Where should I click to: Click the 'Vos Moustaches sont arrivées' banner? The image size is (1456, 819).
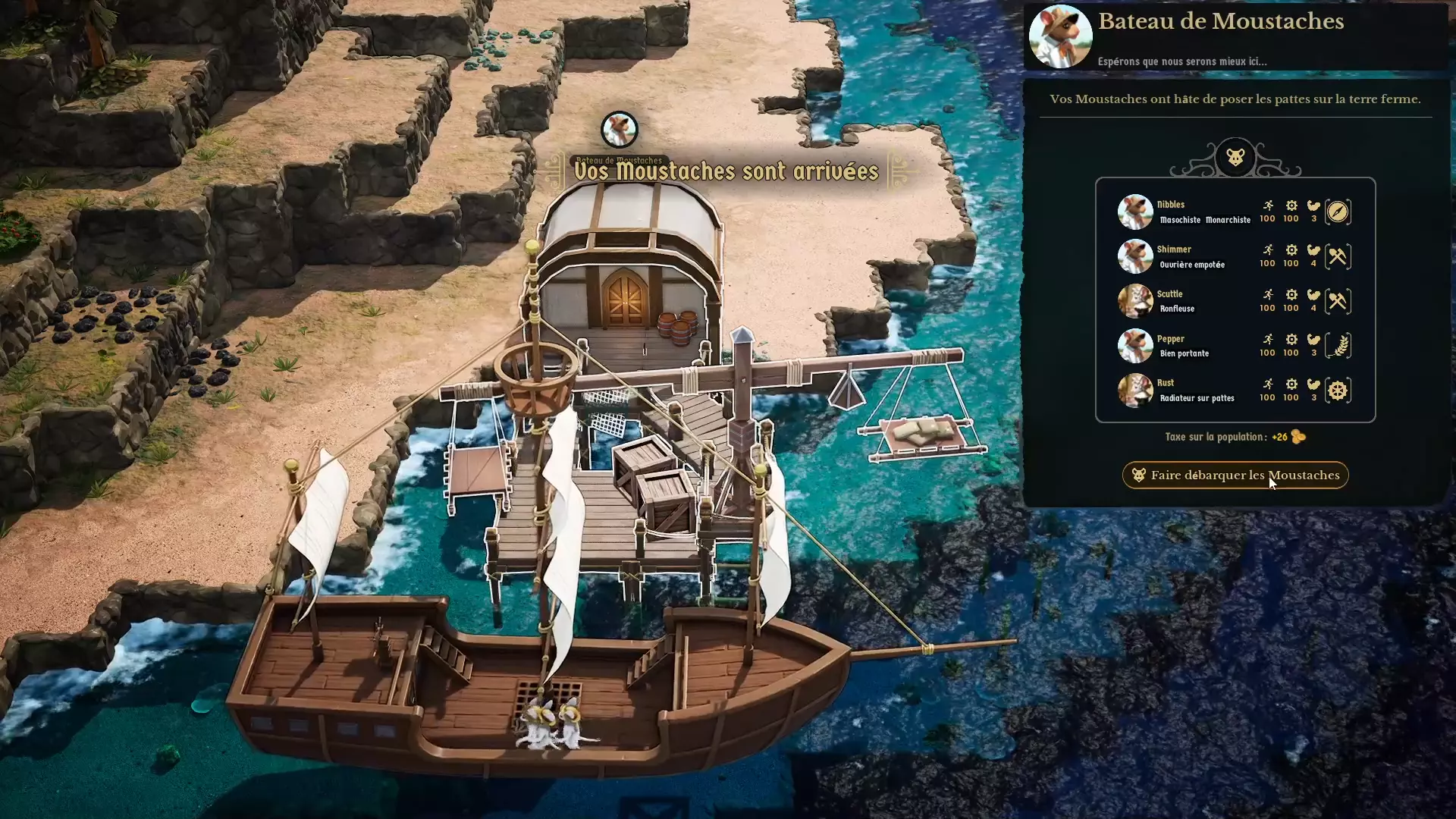(726, 171)
